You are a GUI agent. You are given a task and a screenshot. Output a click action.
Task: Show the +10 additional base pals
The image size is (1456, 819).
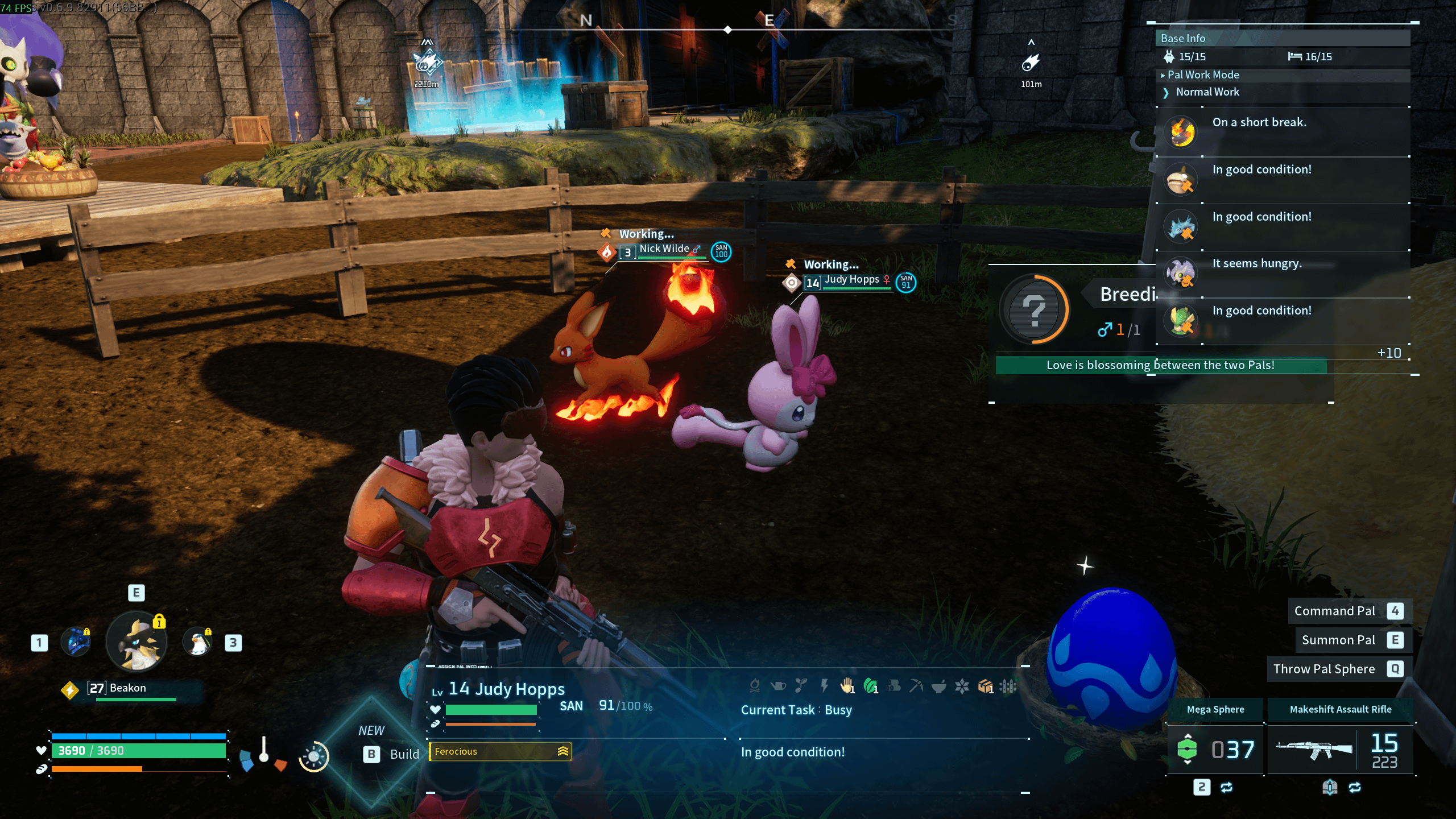pyautogui.click(x=1389, y=353)
